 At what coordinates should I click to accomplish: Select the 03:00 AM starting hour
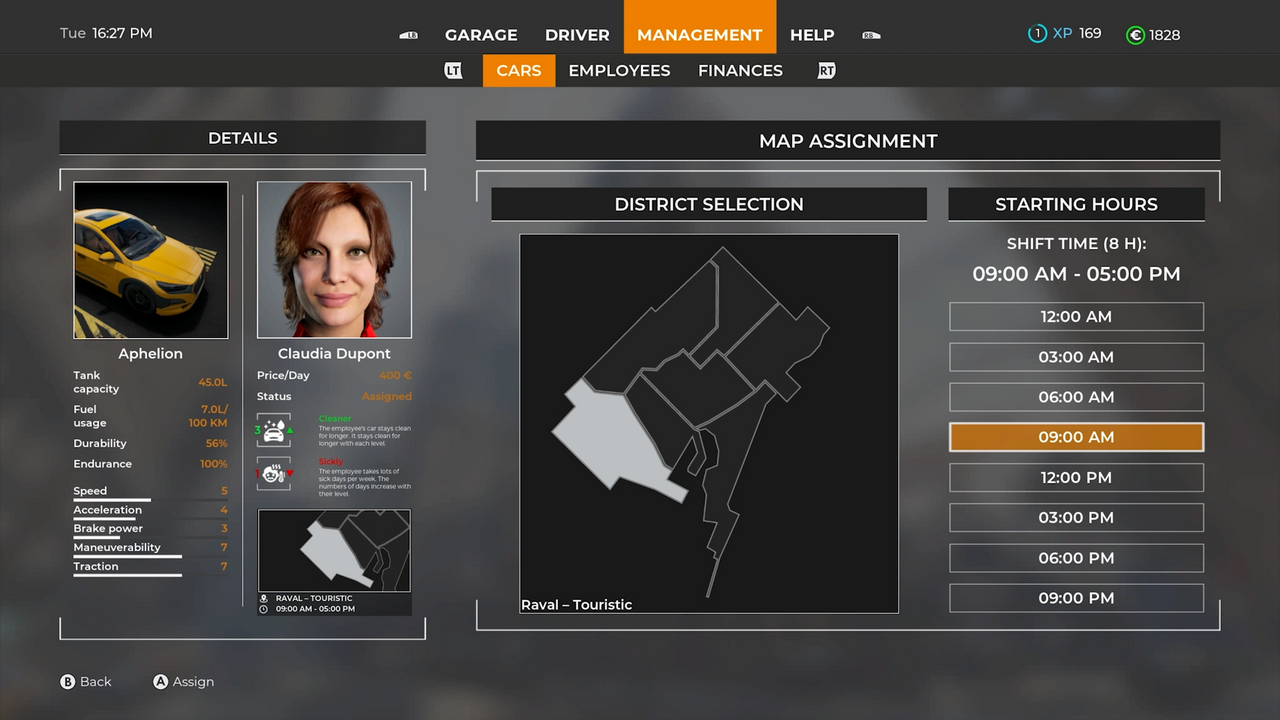pos(1076,356)
